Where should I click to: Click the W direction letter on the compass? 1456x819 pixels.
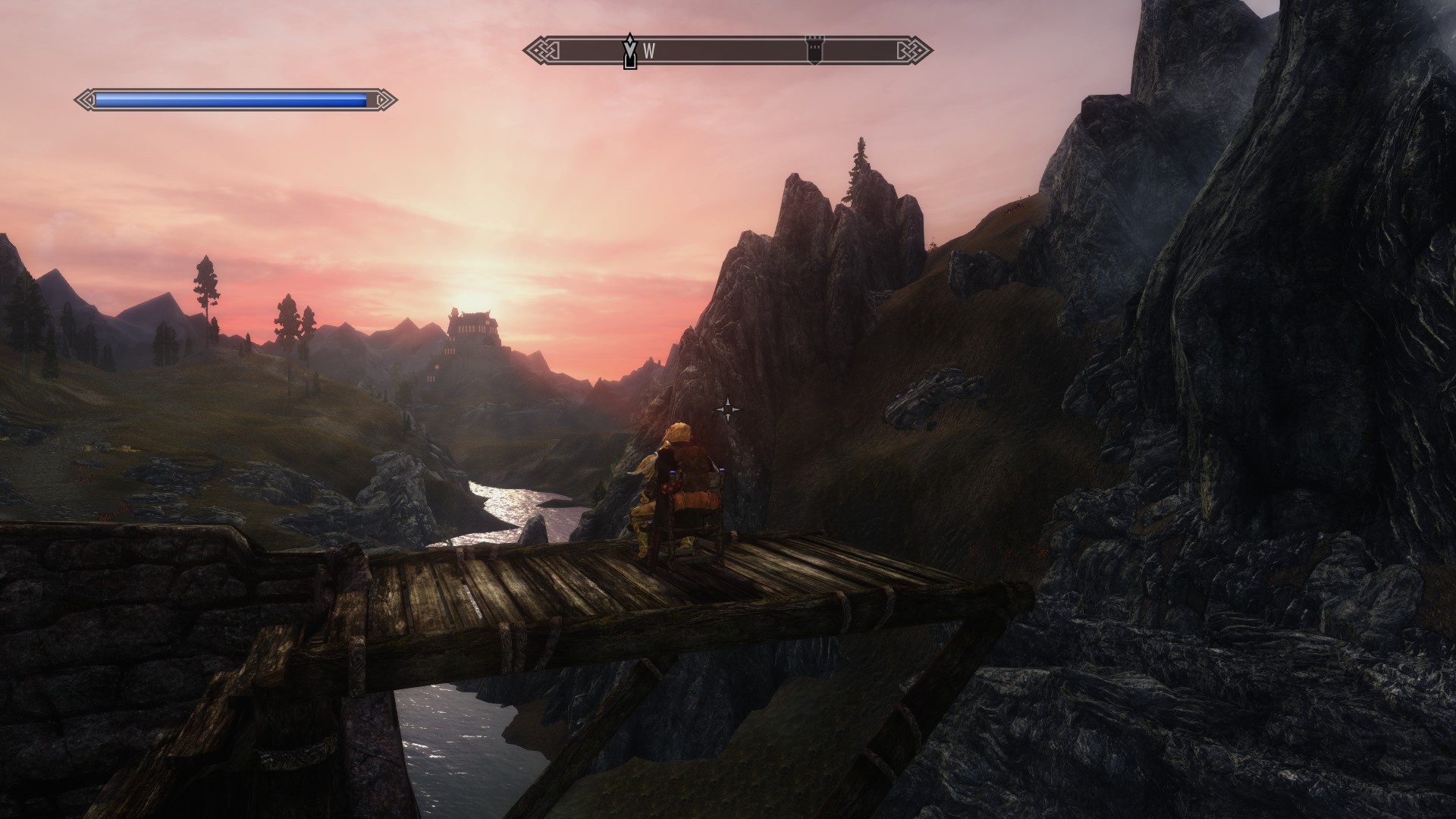(x=649, y=52)
